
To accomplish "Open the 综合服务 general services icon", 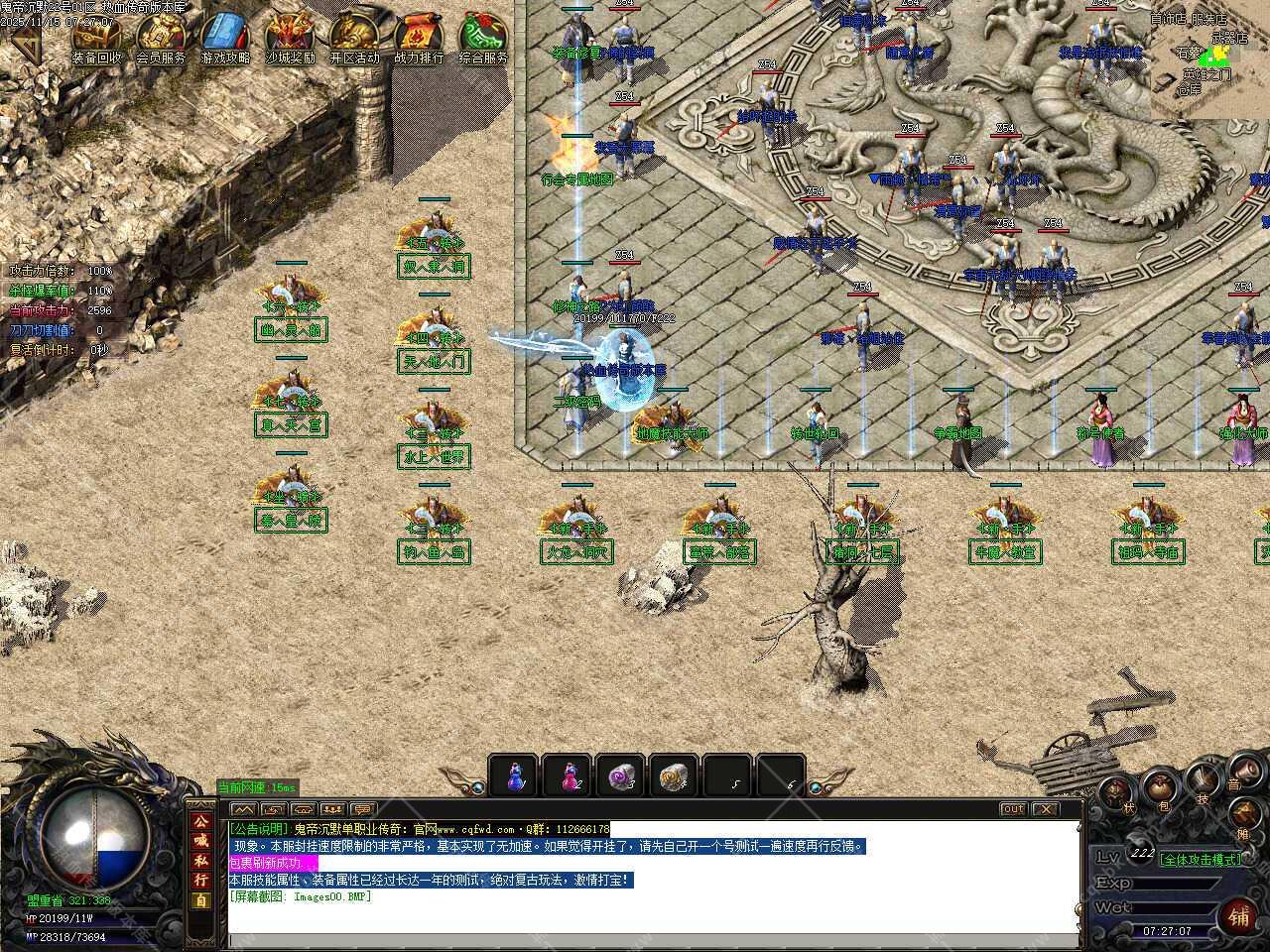I will 483,40.
